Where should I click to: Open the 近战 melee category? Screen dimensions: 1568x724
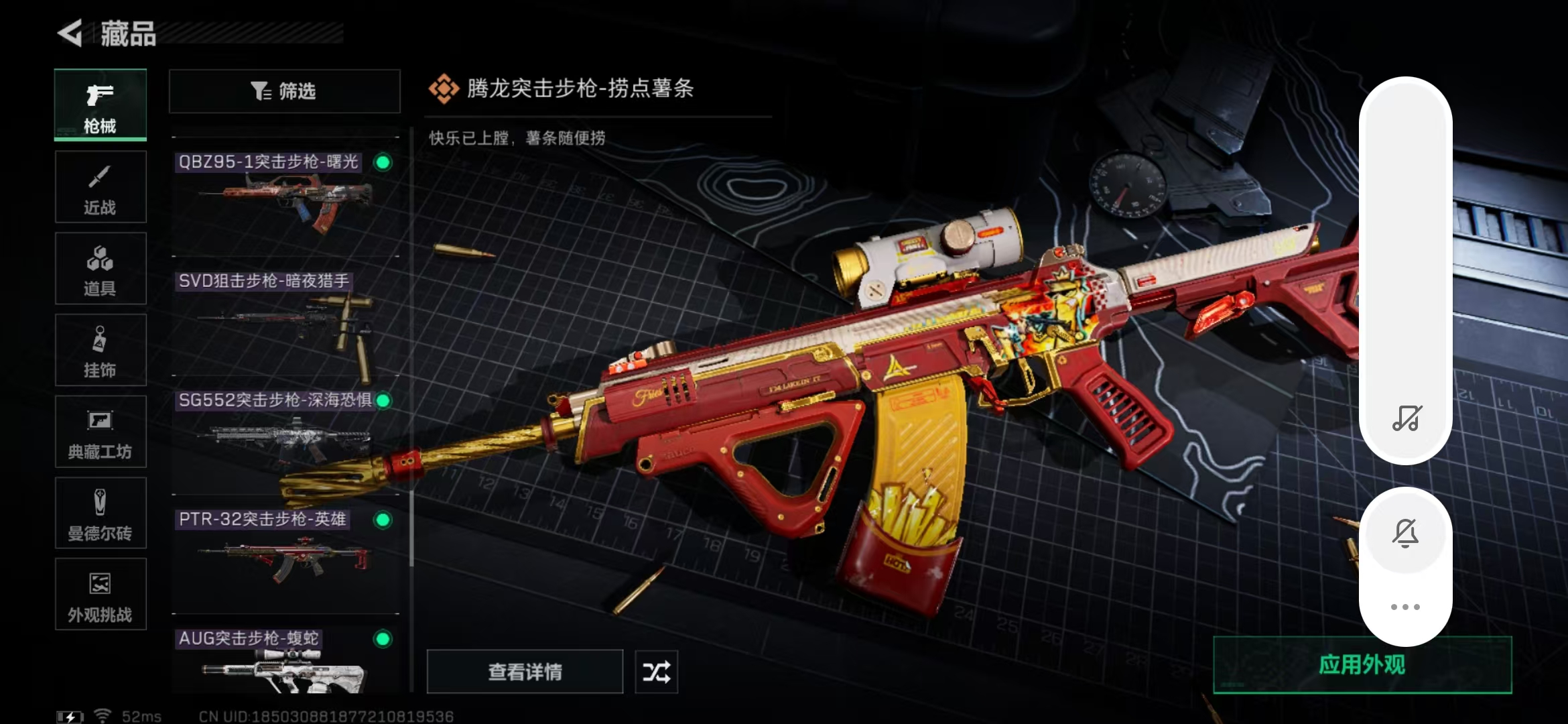click(101, 187)
